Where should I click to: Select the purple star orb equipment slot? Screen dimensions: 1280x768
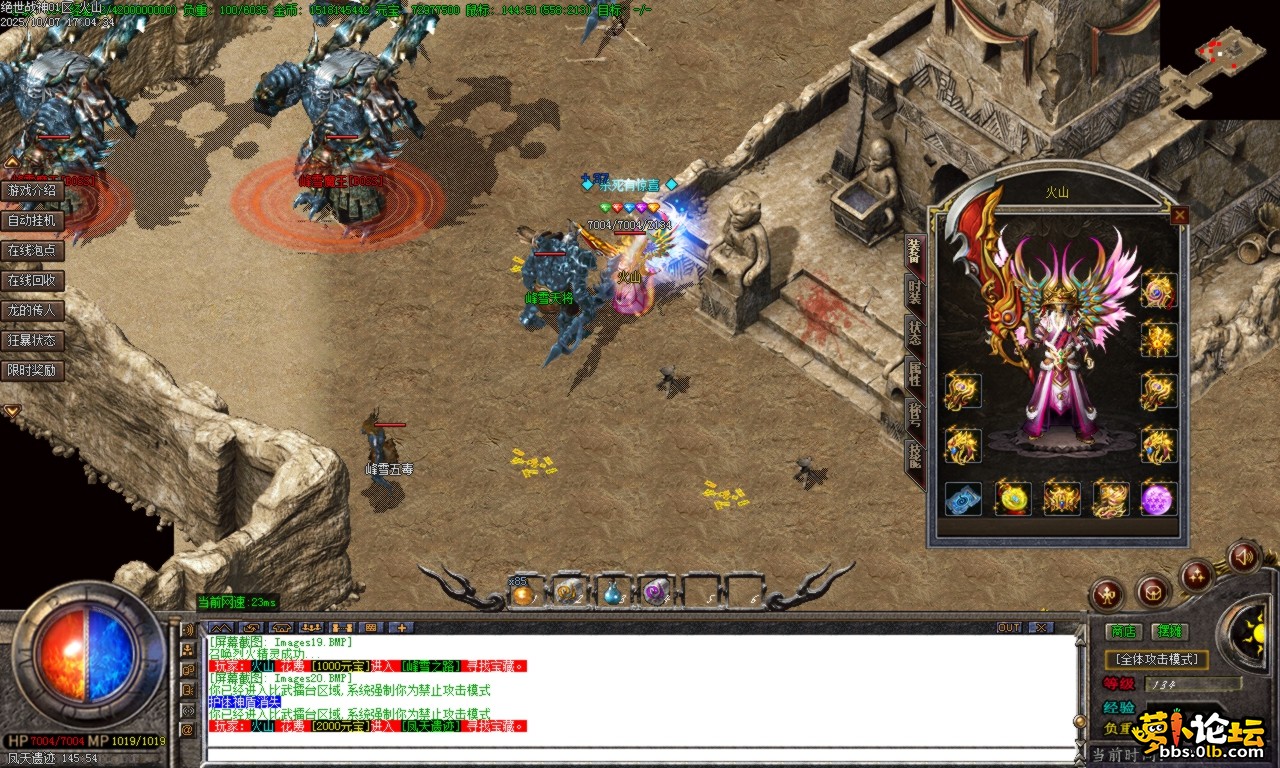[1159, 498]
